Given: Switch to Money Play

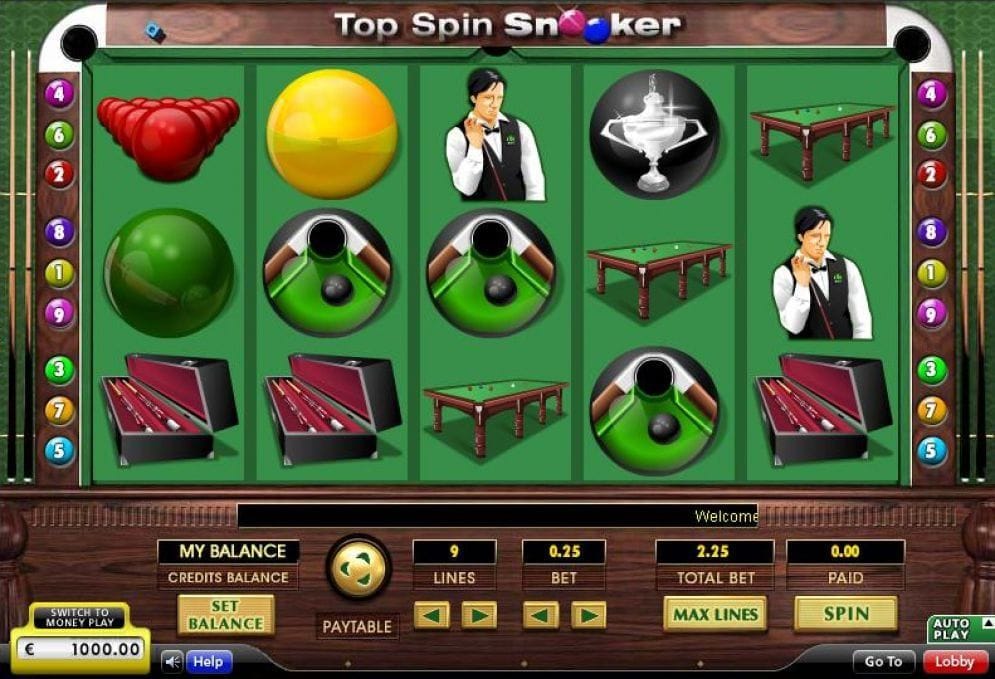Looking at the screenshot, I should click(x=79, y=618).
